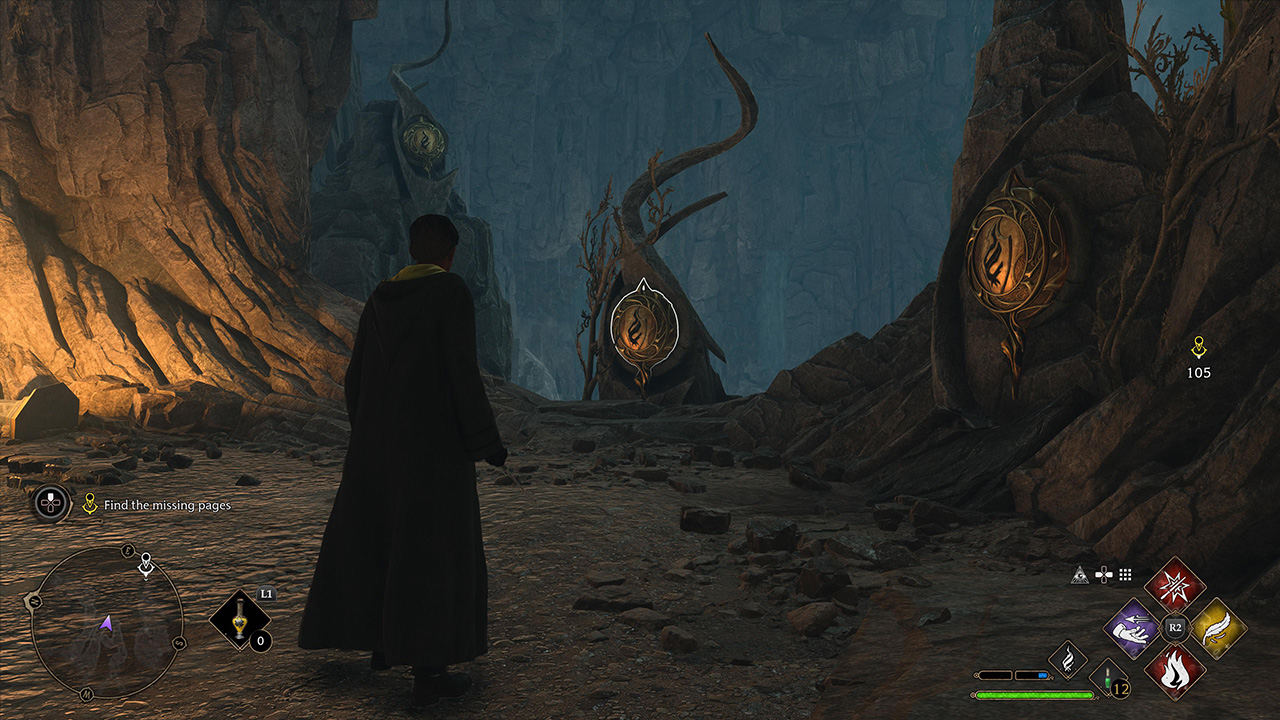The width and height of the screenshot is (1280, 720).
Task: Select the yellow Levioso feather spell
Action: (1218, 628)
